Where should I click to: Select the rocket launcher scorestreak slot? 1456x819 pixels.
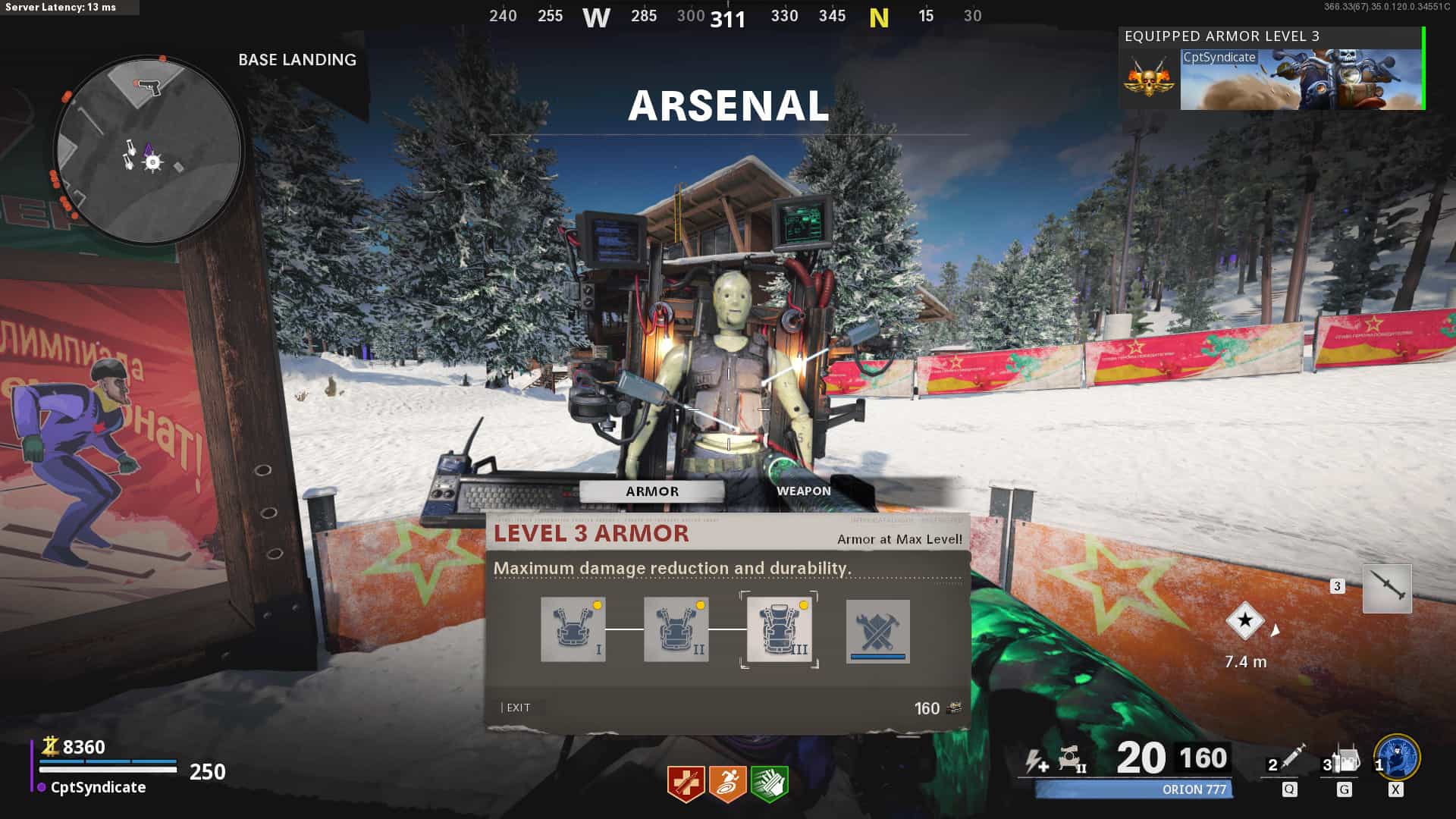click(1387, 588)
